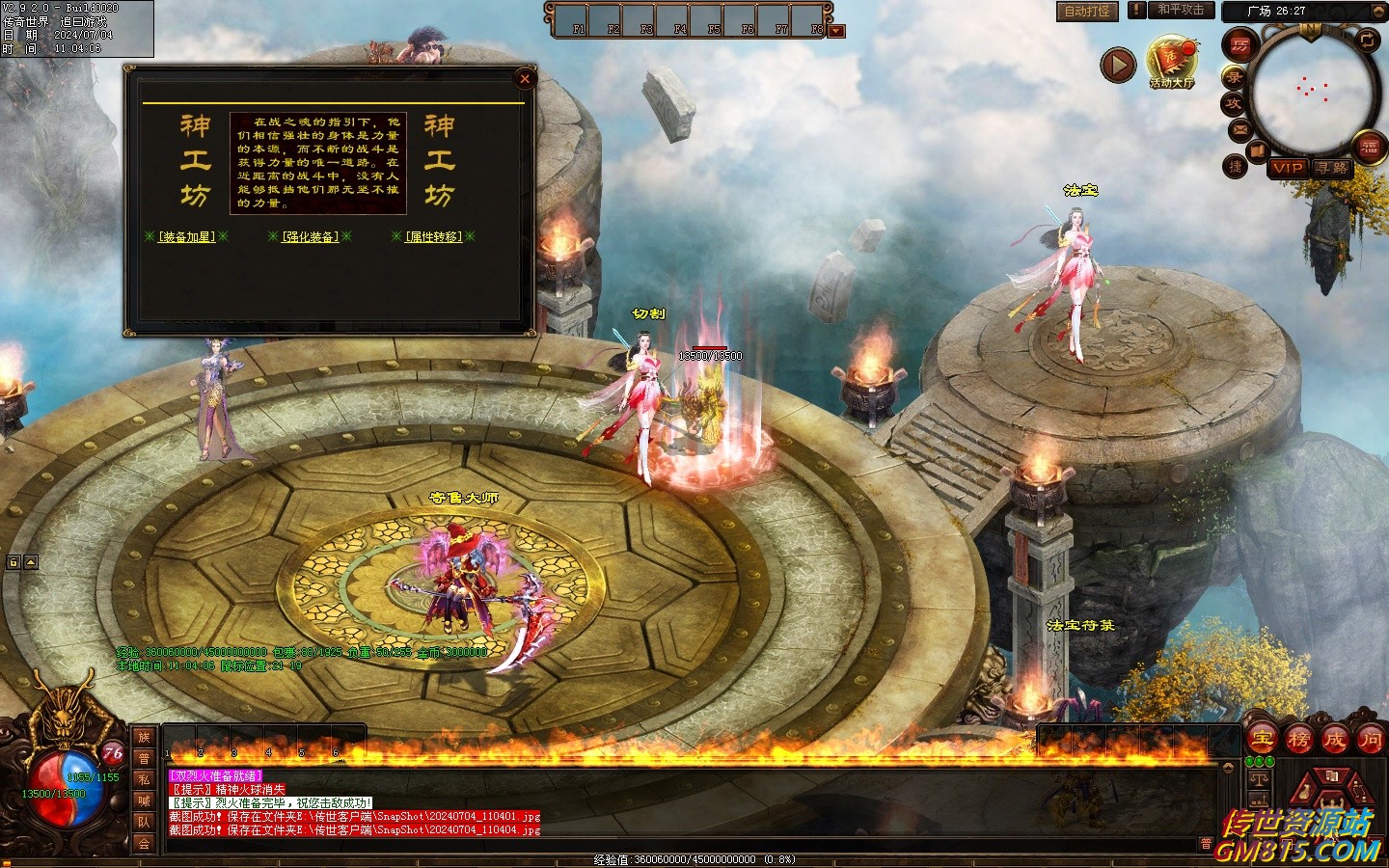
Task: Close the 神工坊 dialog window
Action: (525, 79)
